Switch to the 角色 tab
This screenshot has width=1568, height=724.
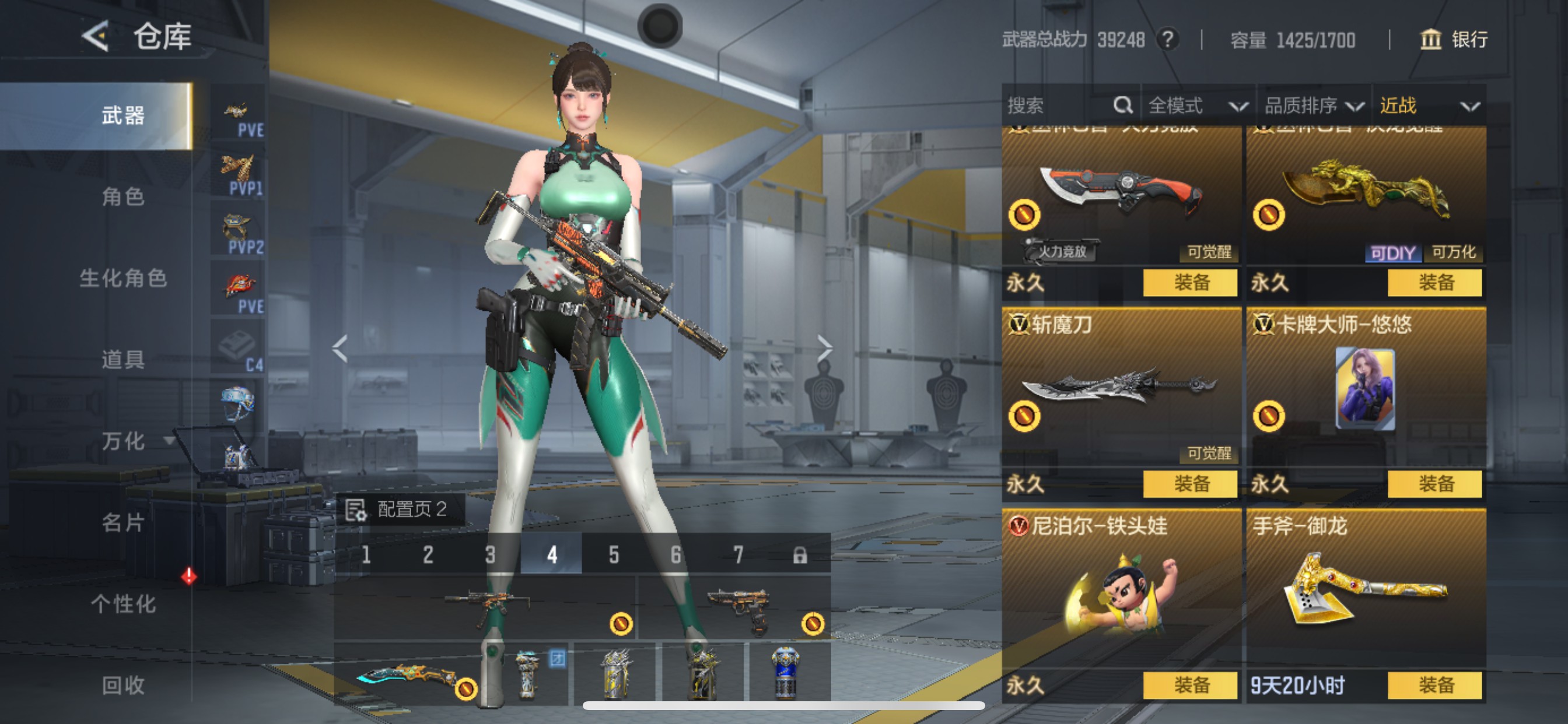point(123,197)
